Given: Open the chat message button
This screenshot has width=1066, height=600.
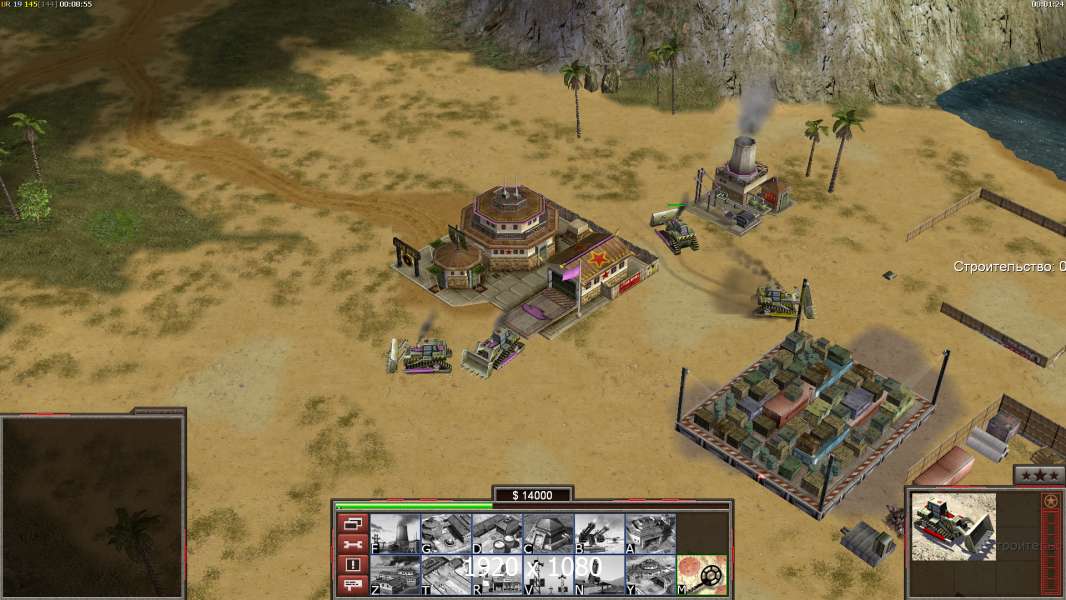Looking at the screenshot, I should pyautogui.click(x=352, y=585).
